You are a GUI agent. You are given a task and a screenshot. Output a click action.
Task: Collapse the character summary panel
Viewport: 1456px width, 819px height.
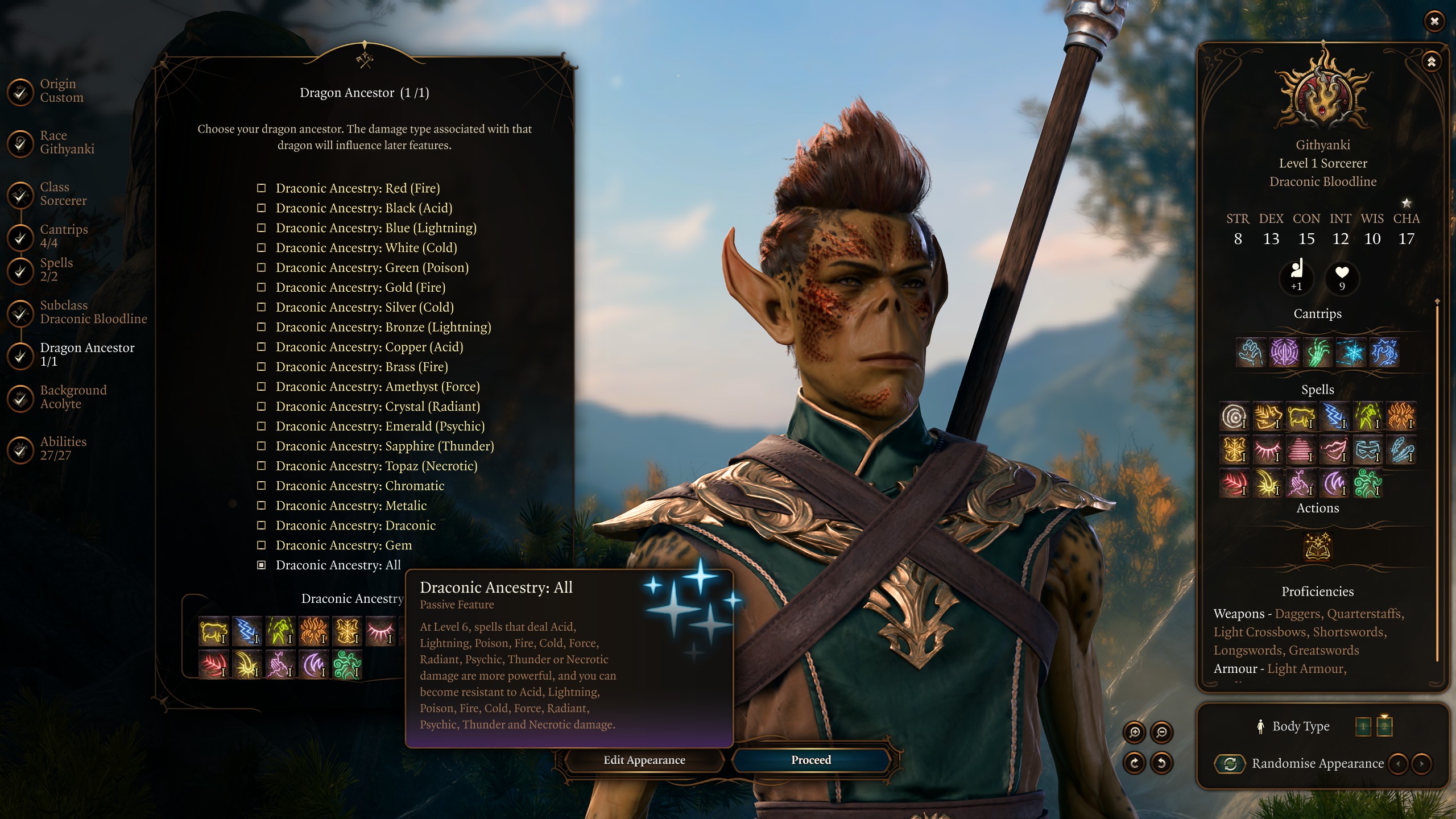coord(1431,61)
